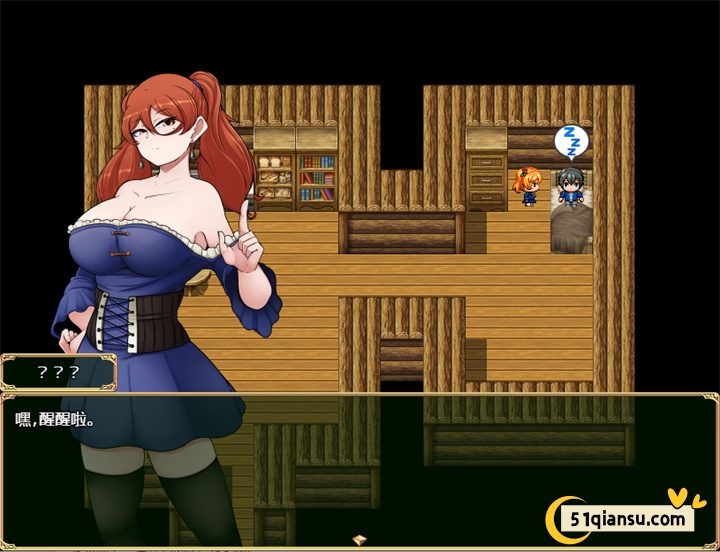Click the dialogue continue arrow indicator

tap(360, 540)
